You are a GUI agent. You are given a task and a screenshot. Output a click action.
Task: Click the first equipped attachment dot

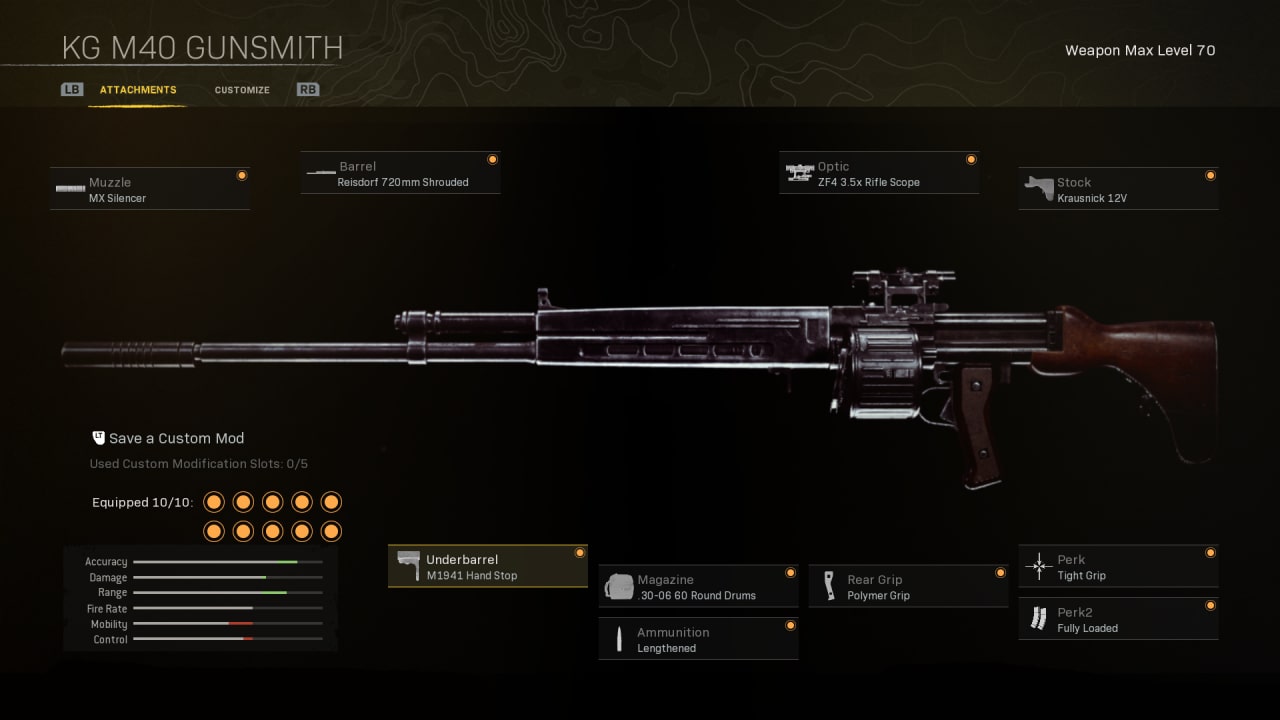pos(213,501)
